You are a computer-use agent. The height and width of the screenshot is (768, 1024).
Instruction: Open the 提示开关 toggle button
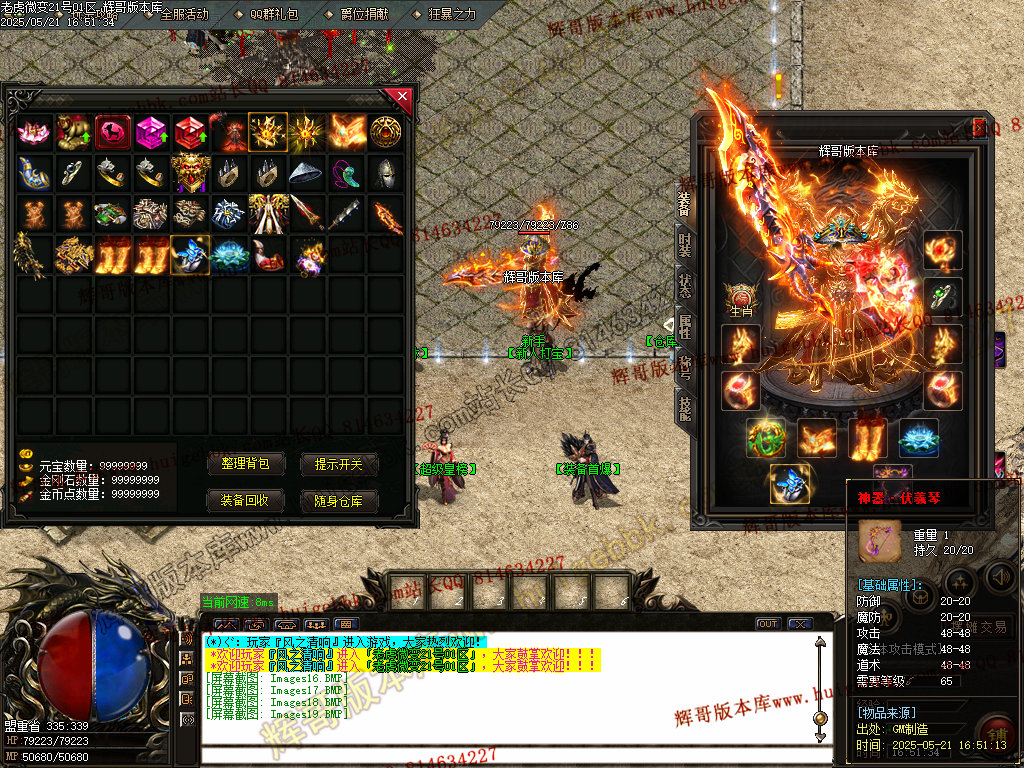tap(345, 464)
